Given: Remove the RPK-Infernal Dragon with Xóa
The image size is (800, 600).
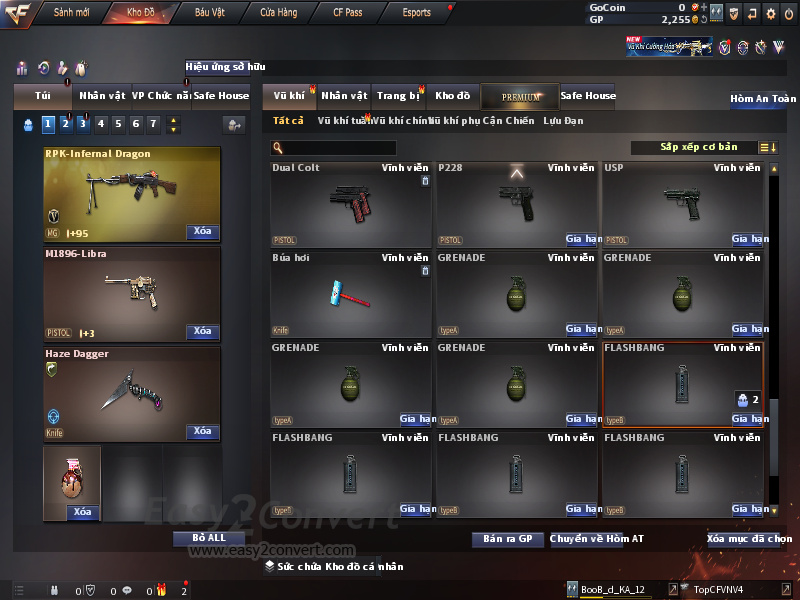Looking at the screenshot, I should click(202, 232).
